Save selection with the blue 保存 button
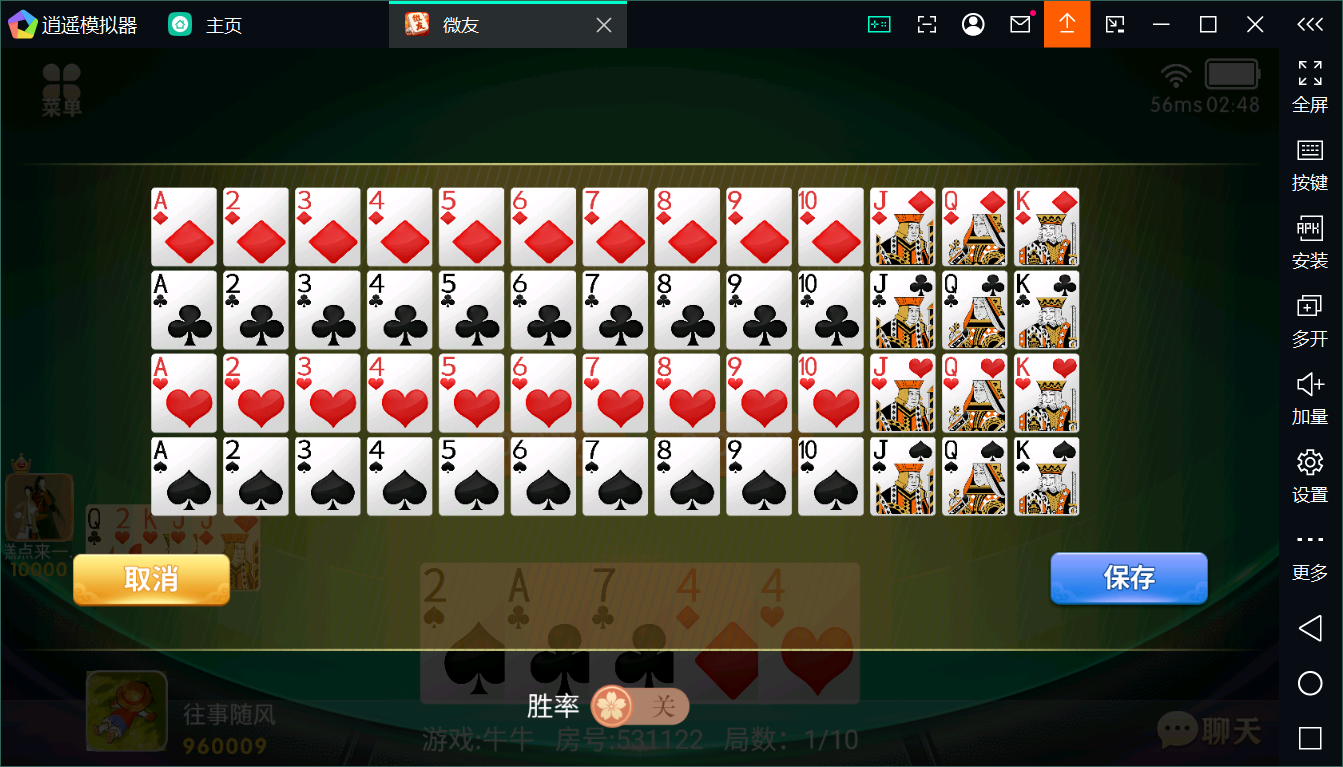This screenshot has width=1343, height=767. coord(1128,578)
